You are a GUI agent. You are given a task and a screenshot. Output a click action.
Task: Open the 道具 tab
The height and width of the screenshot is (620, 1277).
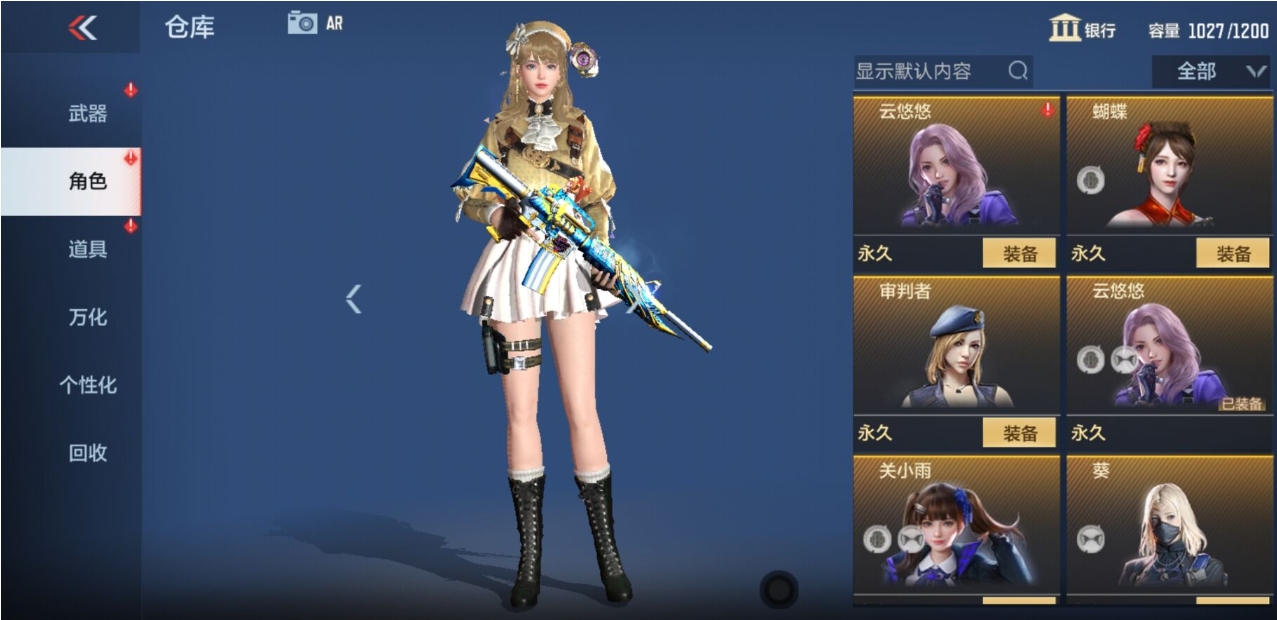(x=88, y=250)
